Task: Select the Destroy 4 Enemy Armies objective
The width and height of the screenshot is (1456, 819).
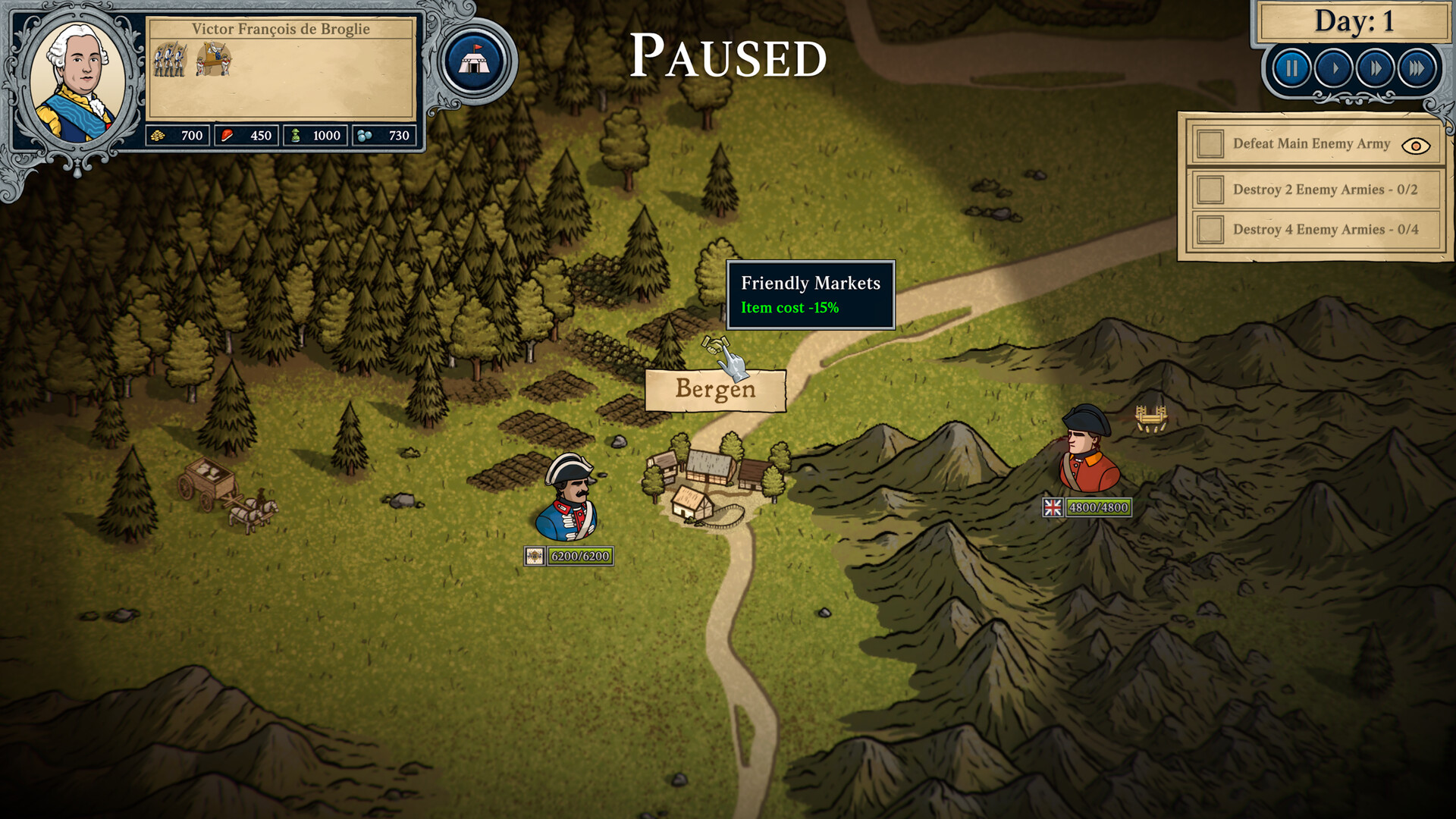Action: point(1316,230)
